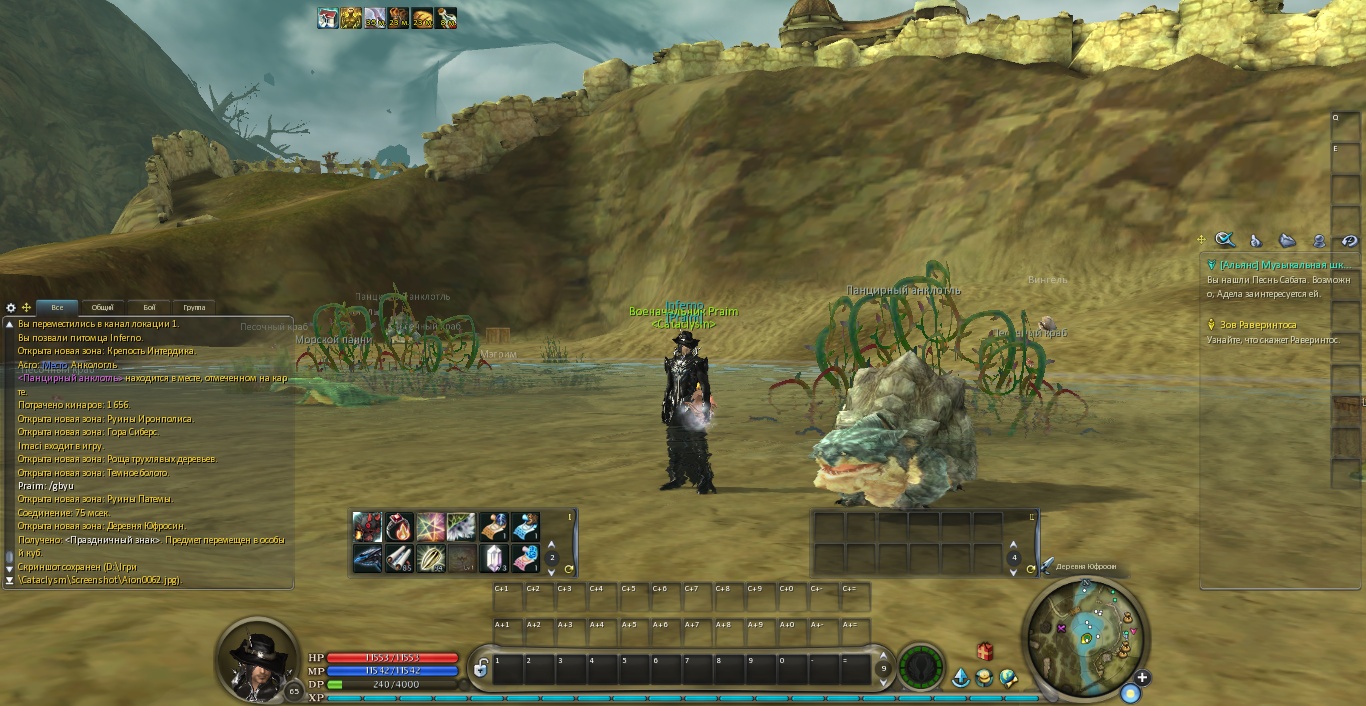Open the globe with scroll icon
Image resolution: width=1366 pixels, height=706 pixels.
pos(1008,678)
